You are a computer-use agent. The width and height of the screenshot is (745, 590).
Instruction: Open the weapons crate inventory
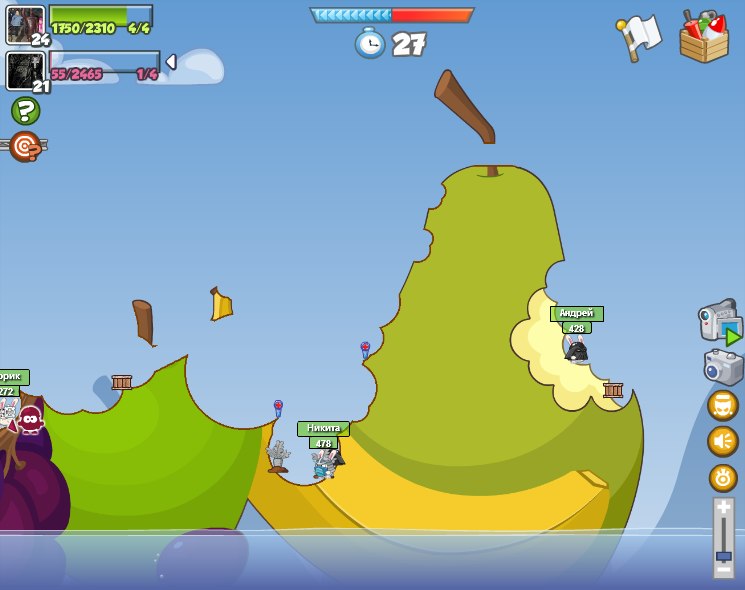click(x=704, y=37)
